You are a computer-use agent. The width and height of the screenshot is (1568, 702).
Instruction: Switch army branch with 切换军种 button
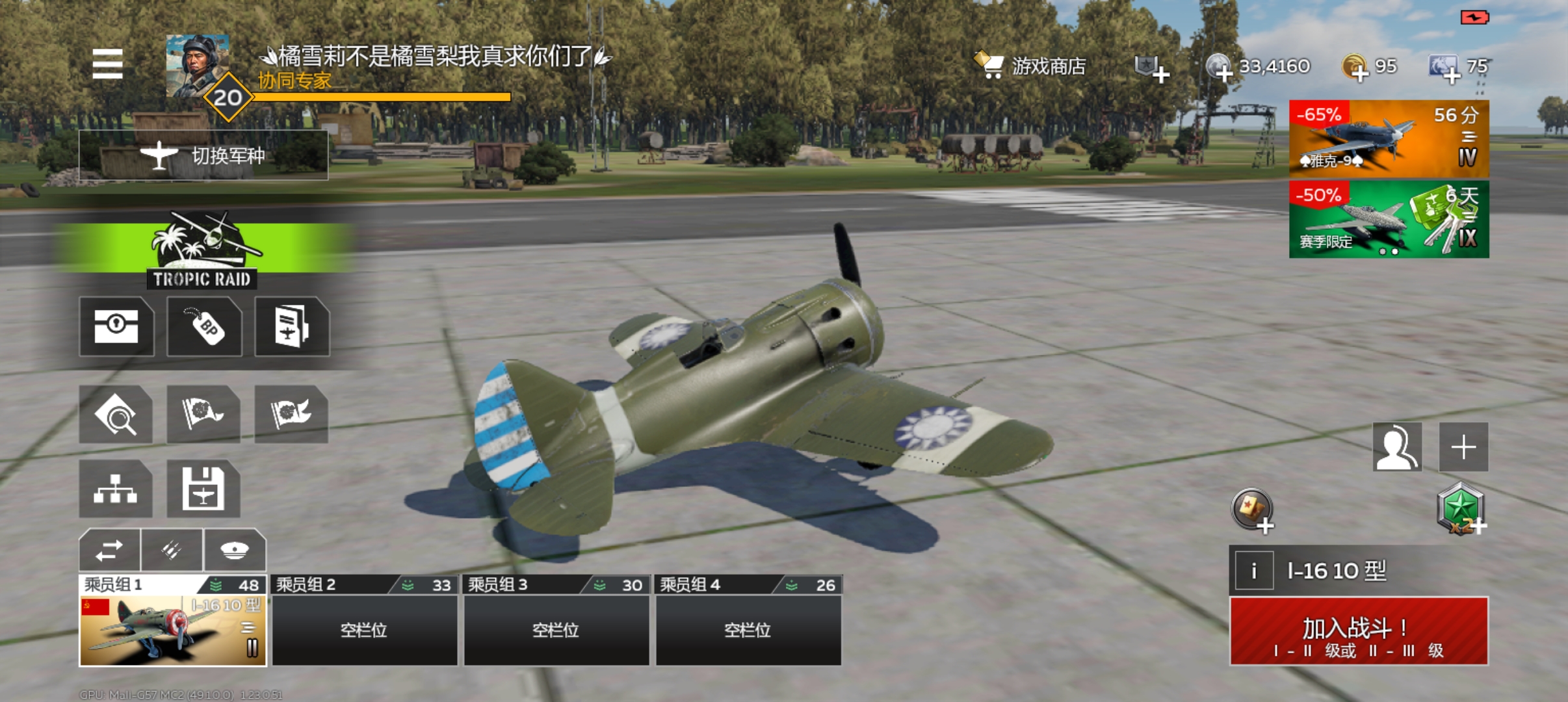tap(203, 155)
